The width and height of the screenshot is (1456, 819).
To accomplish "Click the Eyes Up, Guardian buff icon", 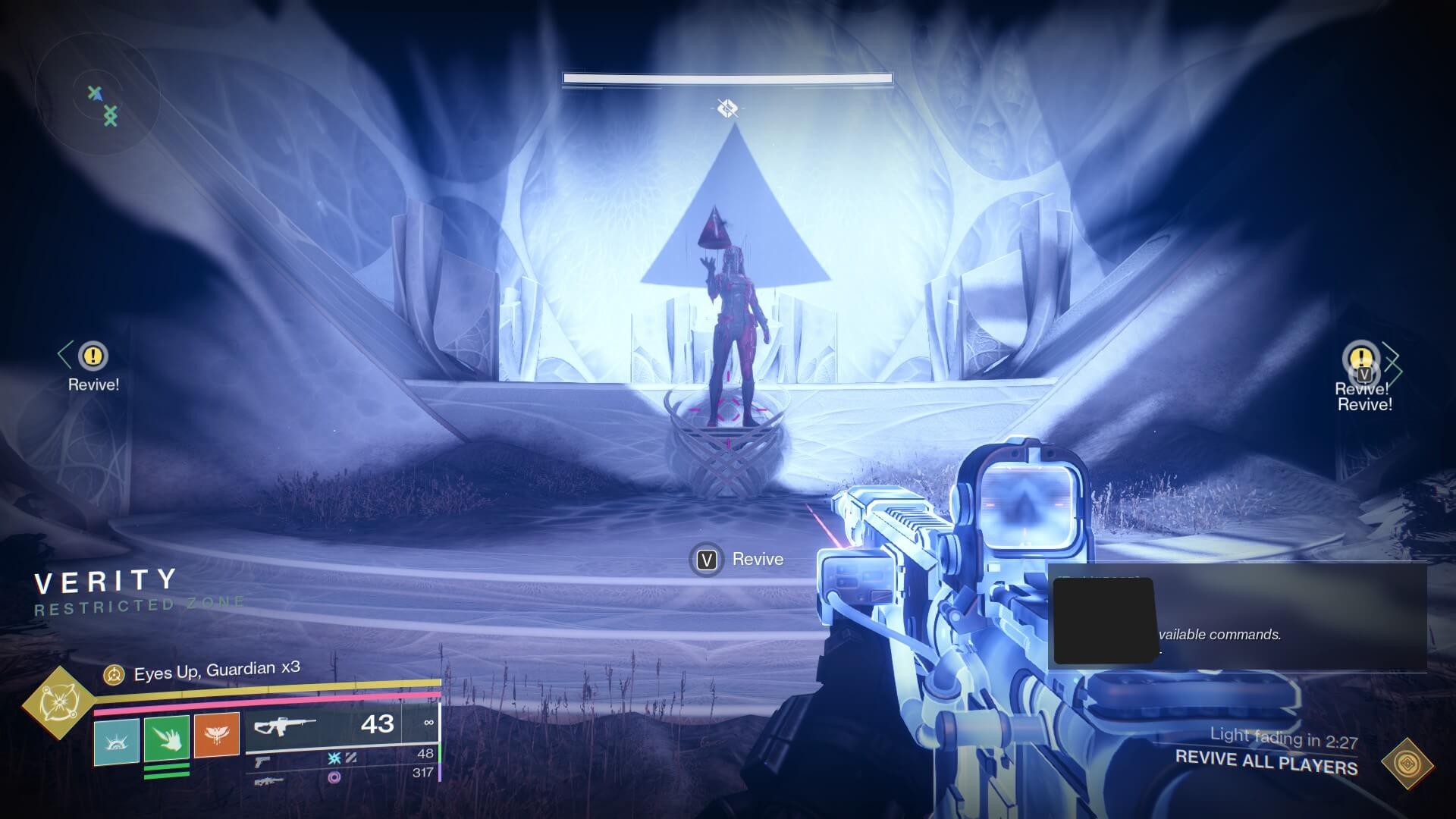I will point(114,673).
